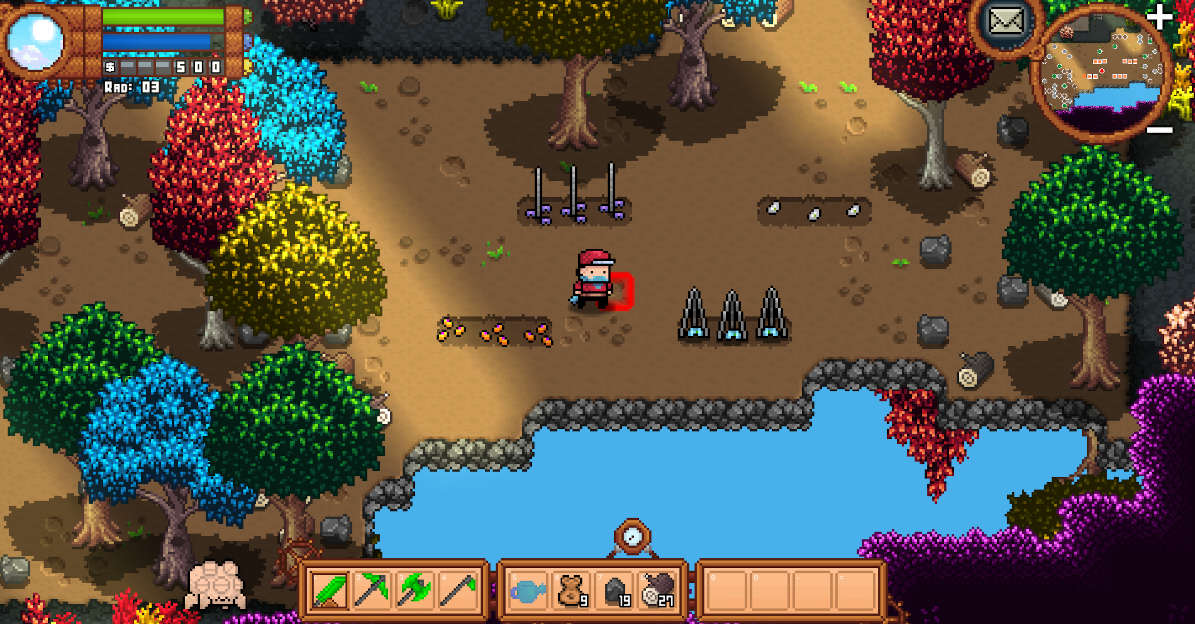Select the green sword hotbar slot
This screenshot has height=624, width=1195.
[329, 590]
